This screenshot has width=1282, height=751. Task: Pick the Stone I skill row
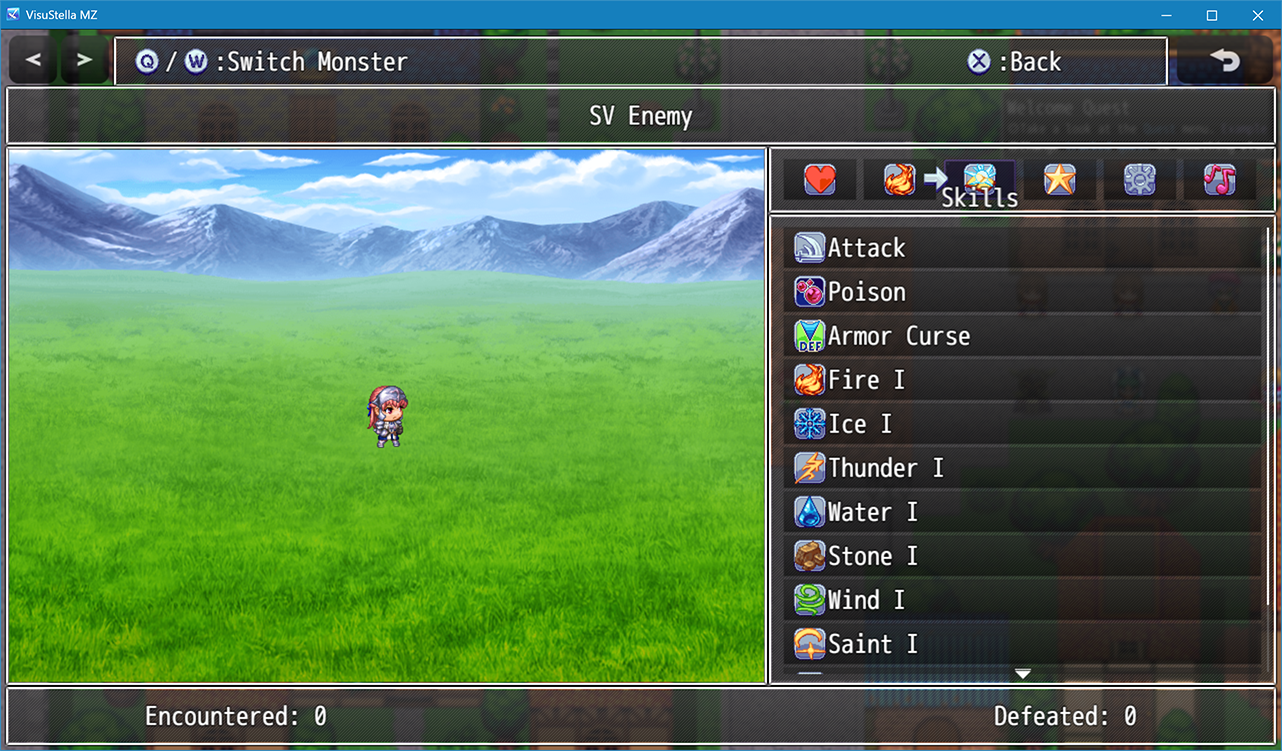(1020, 556)
